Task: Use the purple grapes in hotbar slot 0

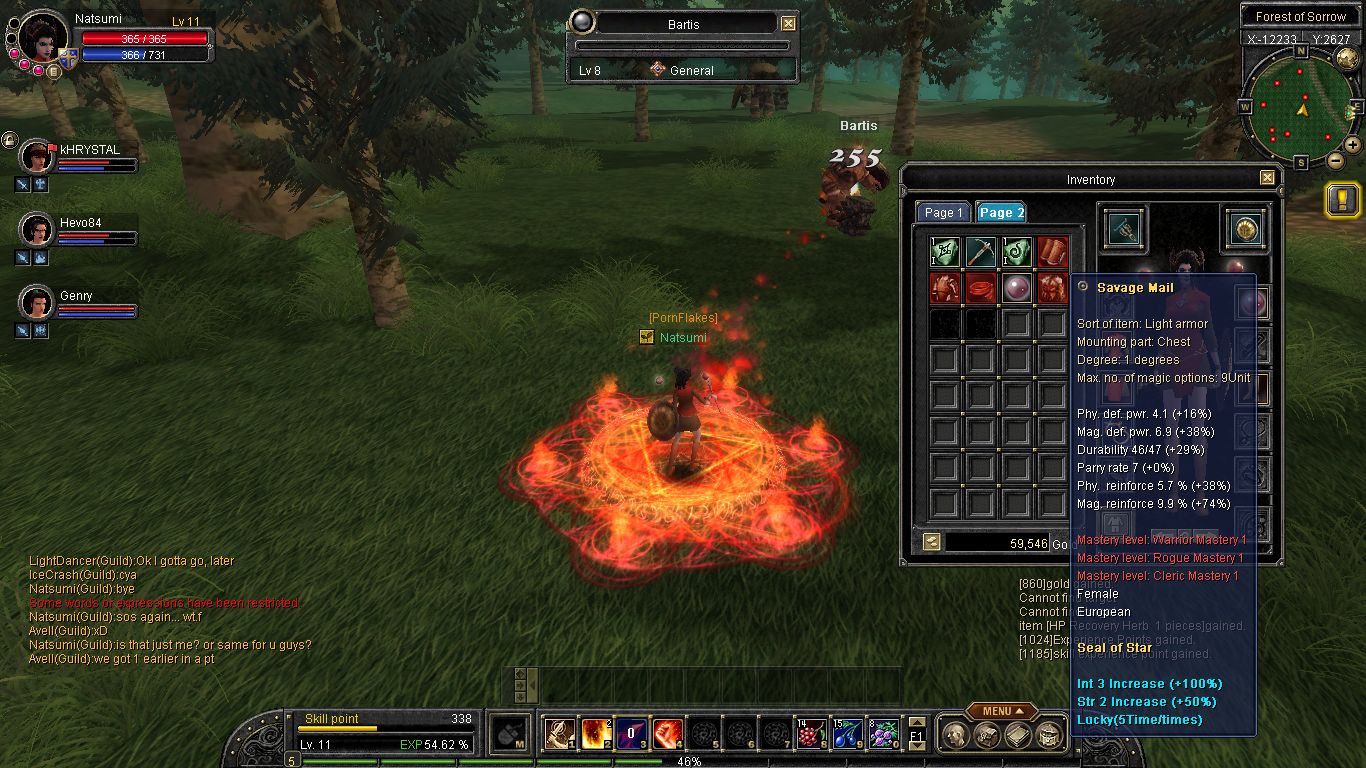Action: tap(882, 734)
